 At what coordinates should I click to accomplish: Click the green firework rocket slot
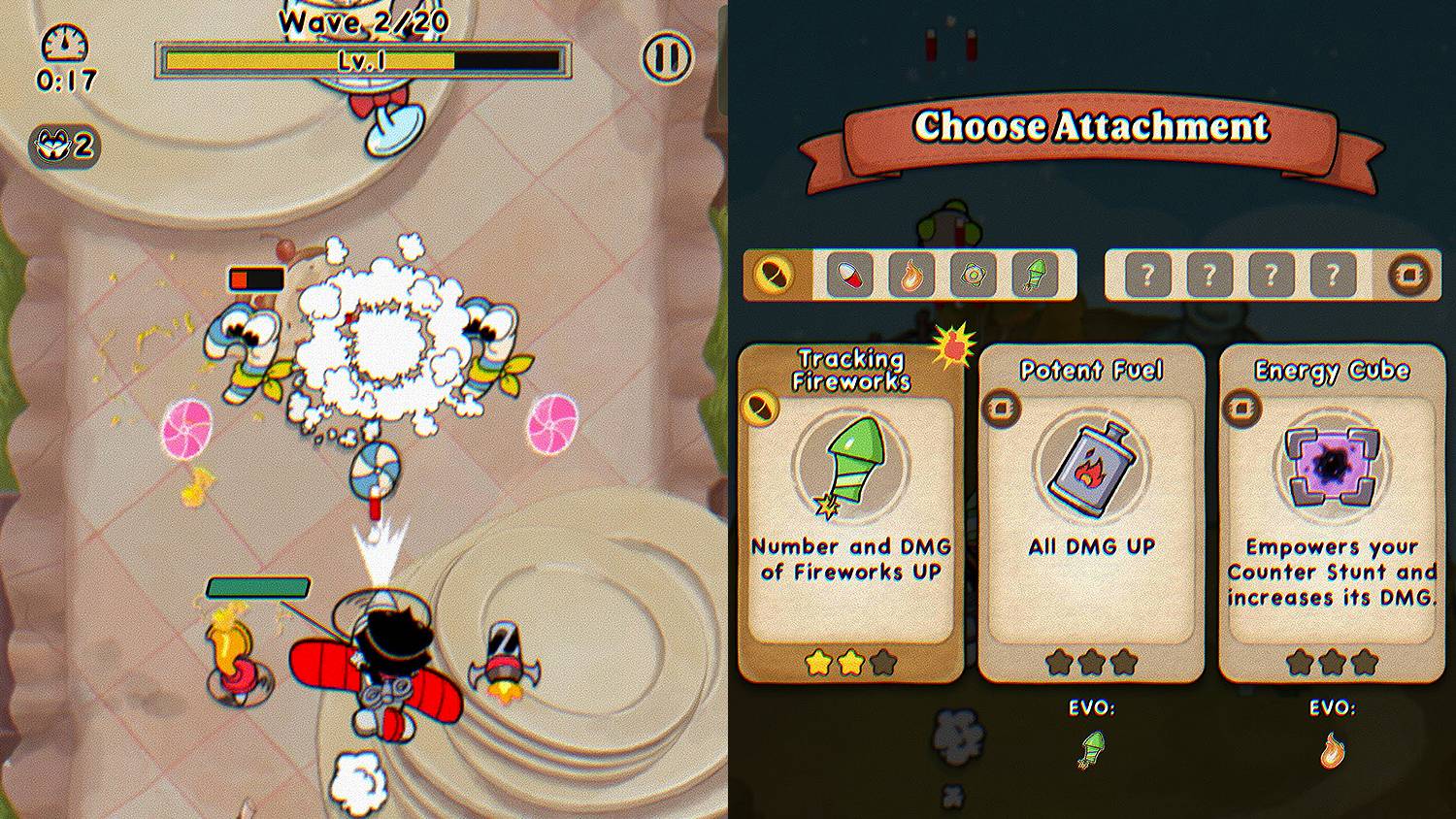[1034, 276]
